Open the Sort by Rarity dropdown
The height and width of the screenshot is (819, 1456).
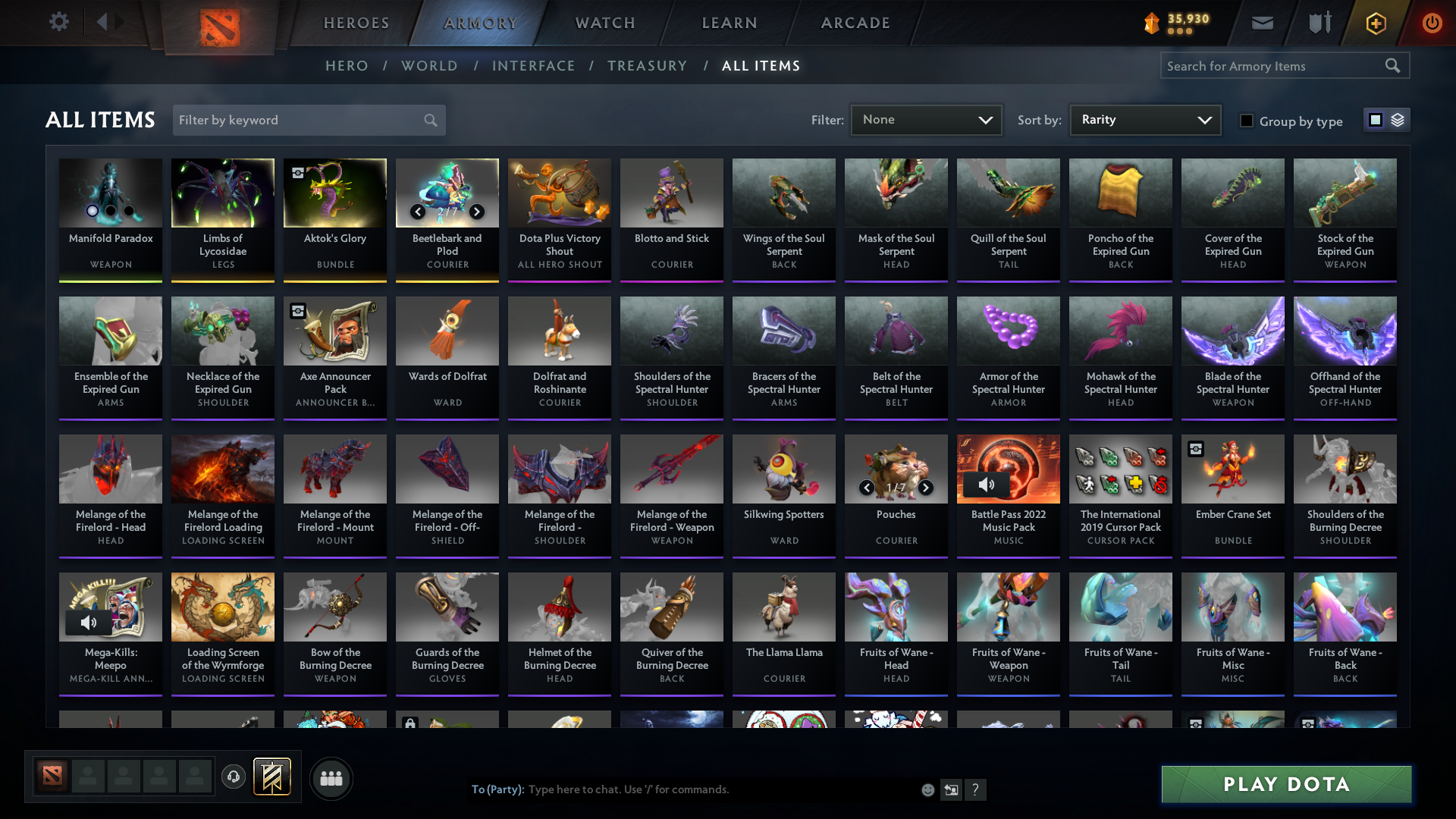[1144, 119]
